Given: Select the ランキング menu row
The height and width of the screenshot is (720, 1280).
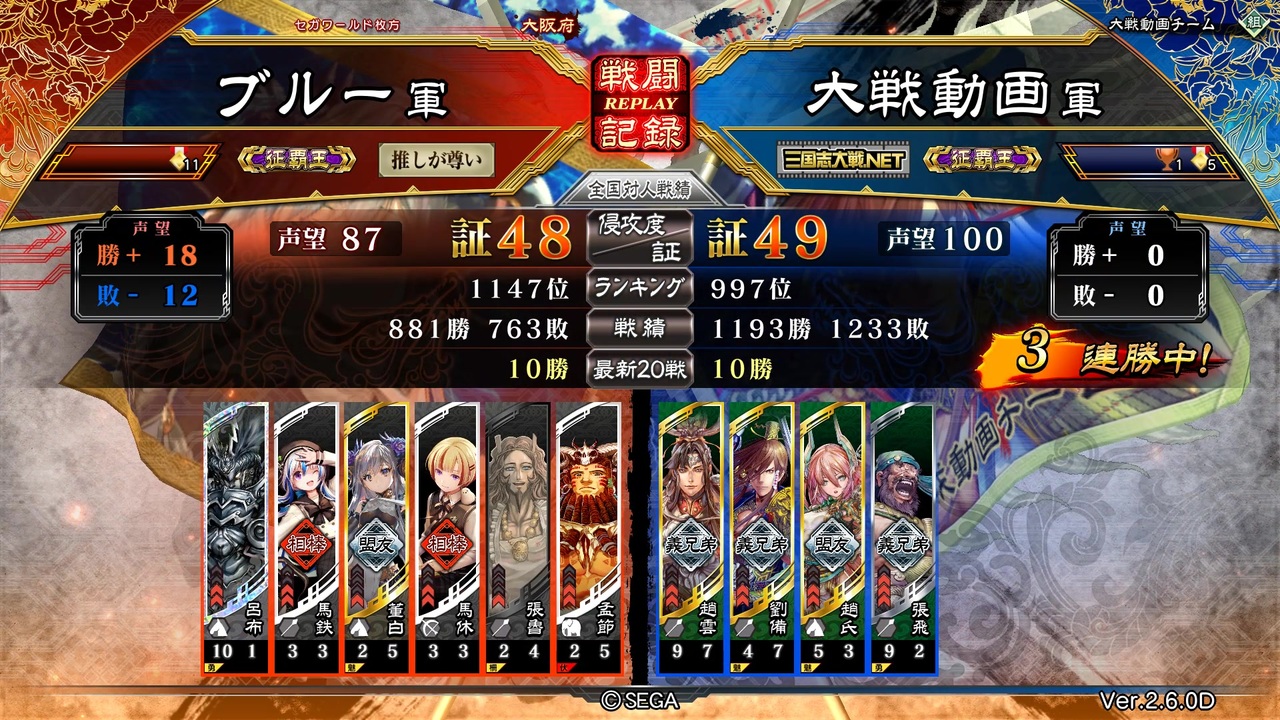Looking at the screenshot, I should click(639, 289).
